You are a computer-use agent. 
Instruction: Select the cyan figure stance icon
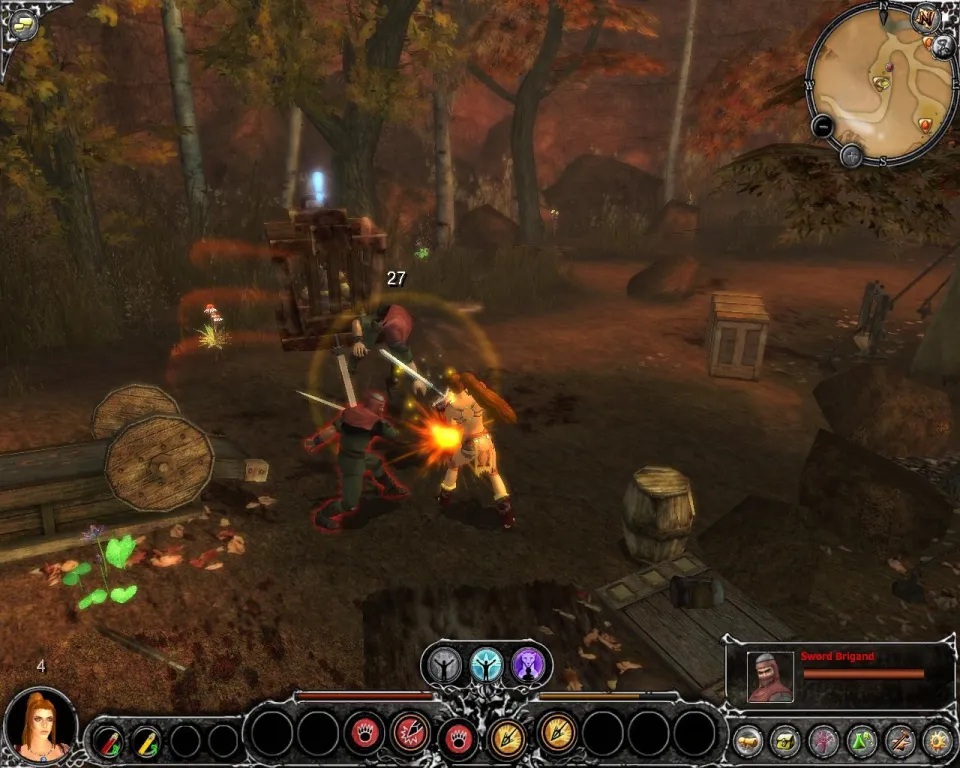point(487,665)
